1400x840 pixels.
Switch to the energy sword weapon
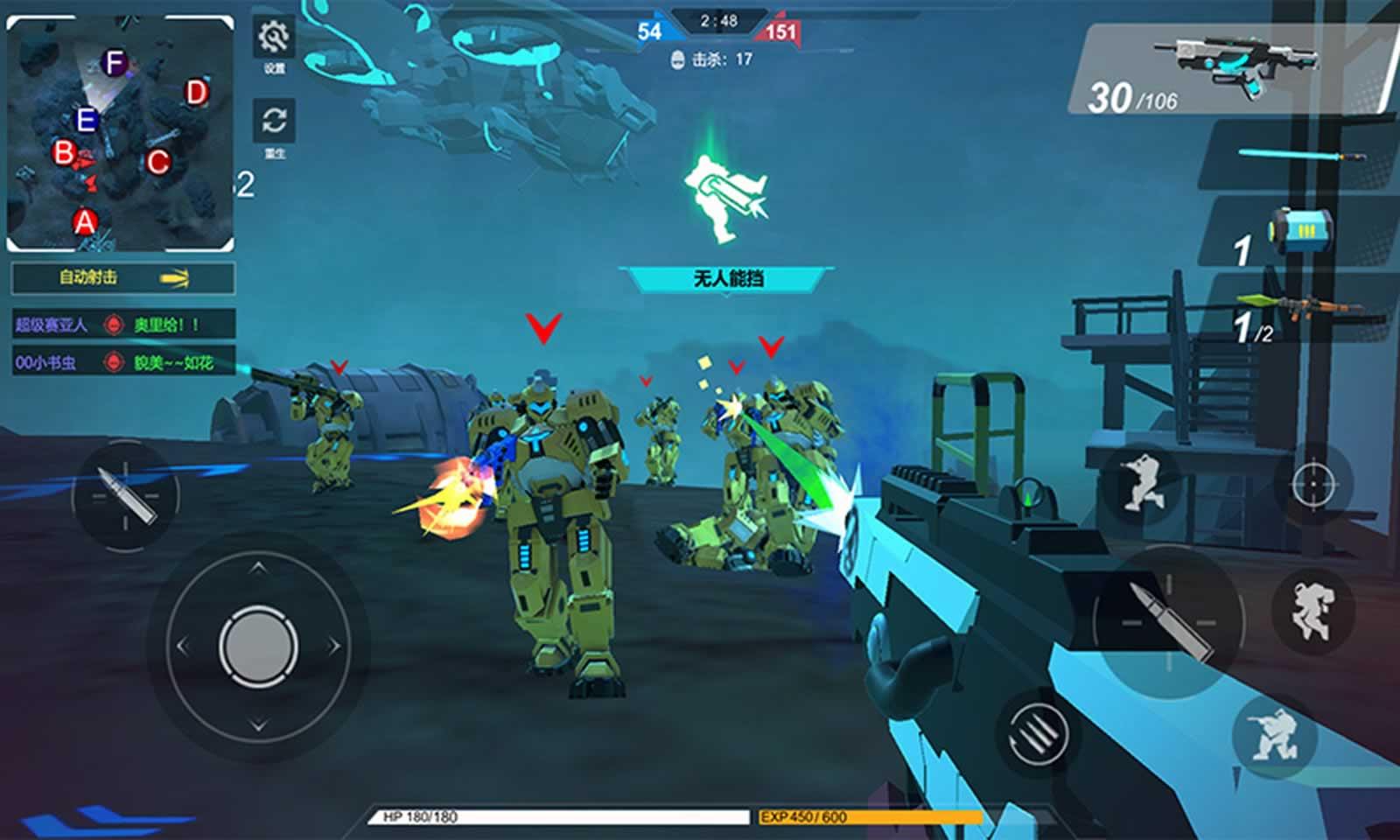coord(1300,156)
